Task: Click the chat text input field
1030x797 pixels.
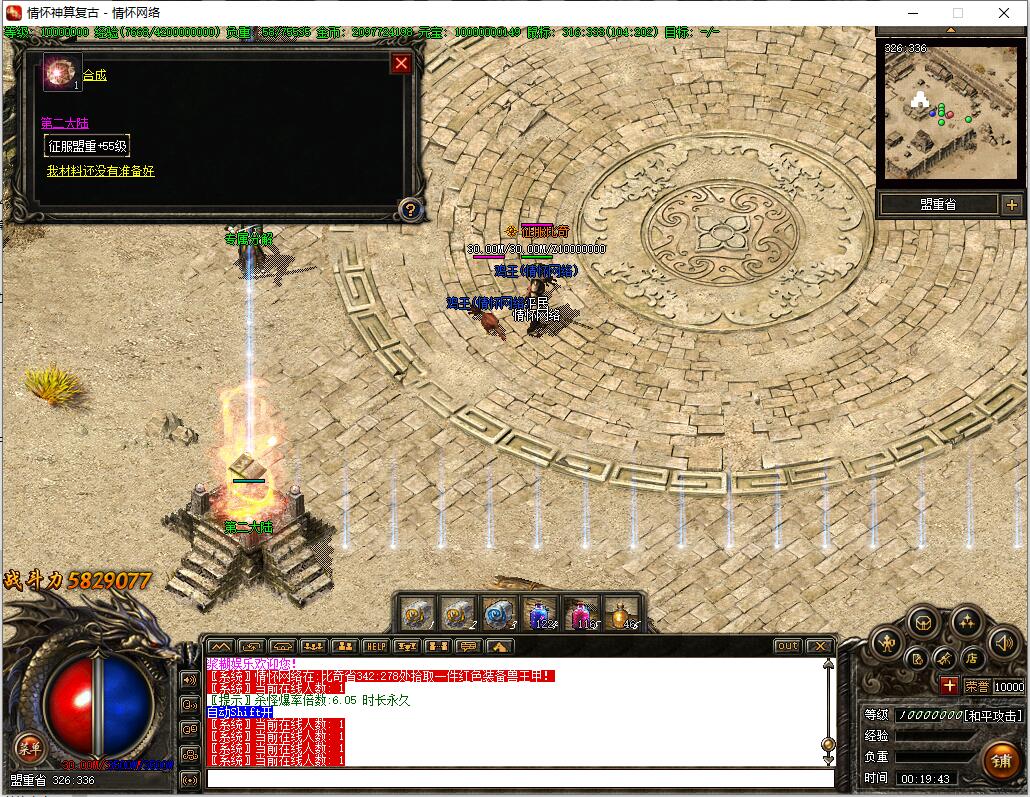Action: [520, 778]
